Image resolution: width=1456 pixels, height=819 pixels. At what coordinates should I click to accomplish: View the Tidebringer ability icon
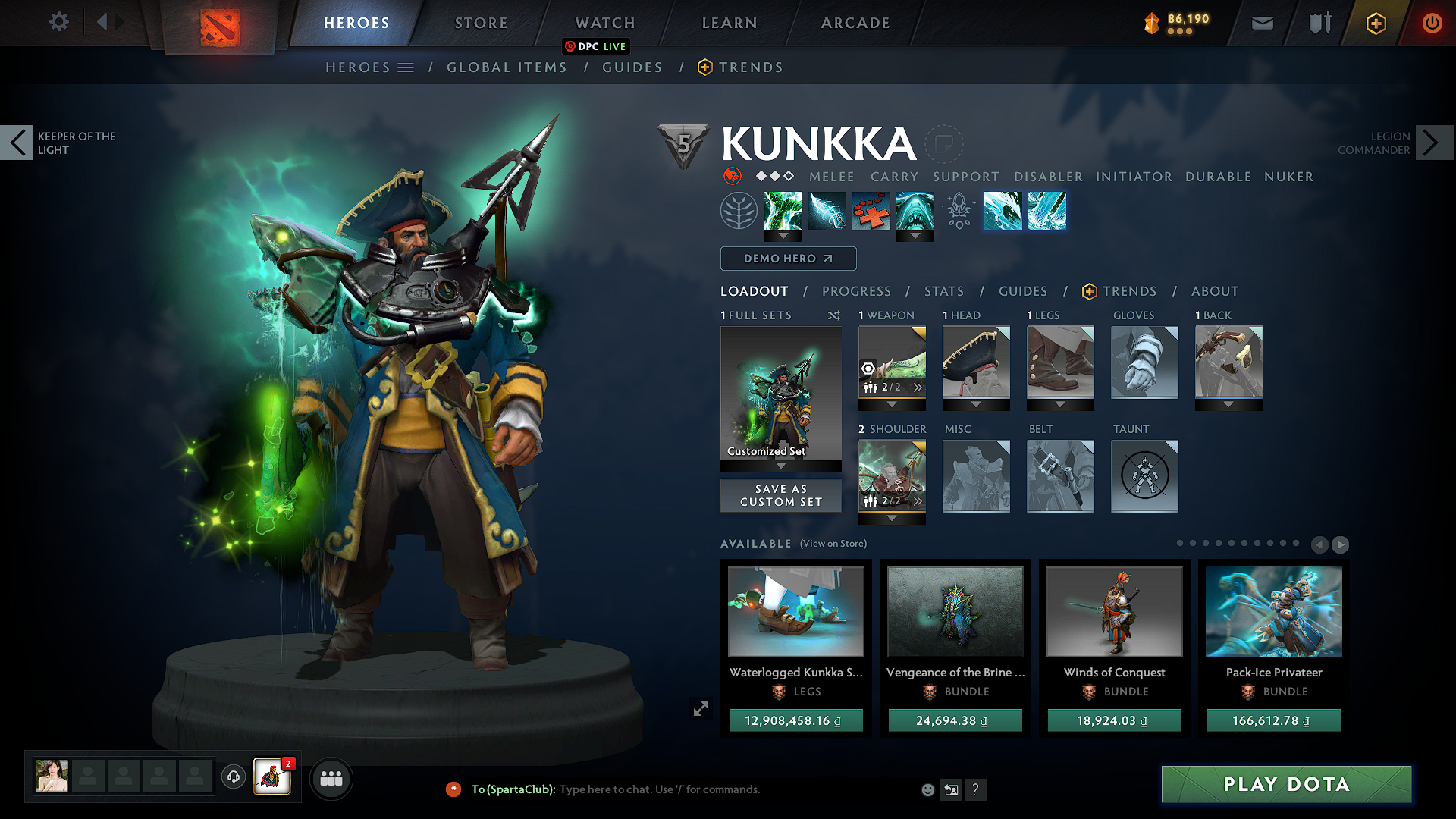coord(827,211)
